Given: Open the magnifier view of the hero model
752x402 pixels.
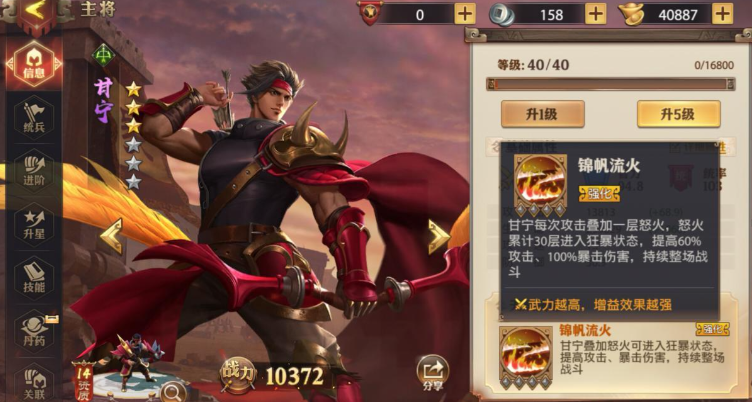Looking at the screenshot, I should [173, 390].
